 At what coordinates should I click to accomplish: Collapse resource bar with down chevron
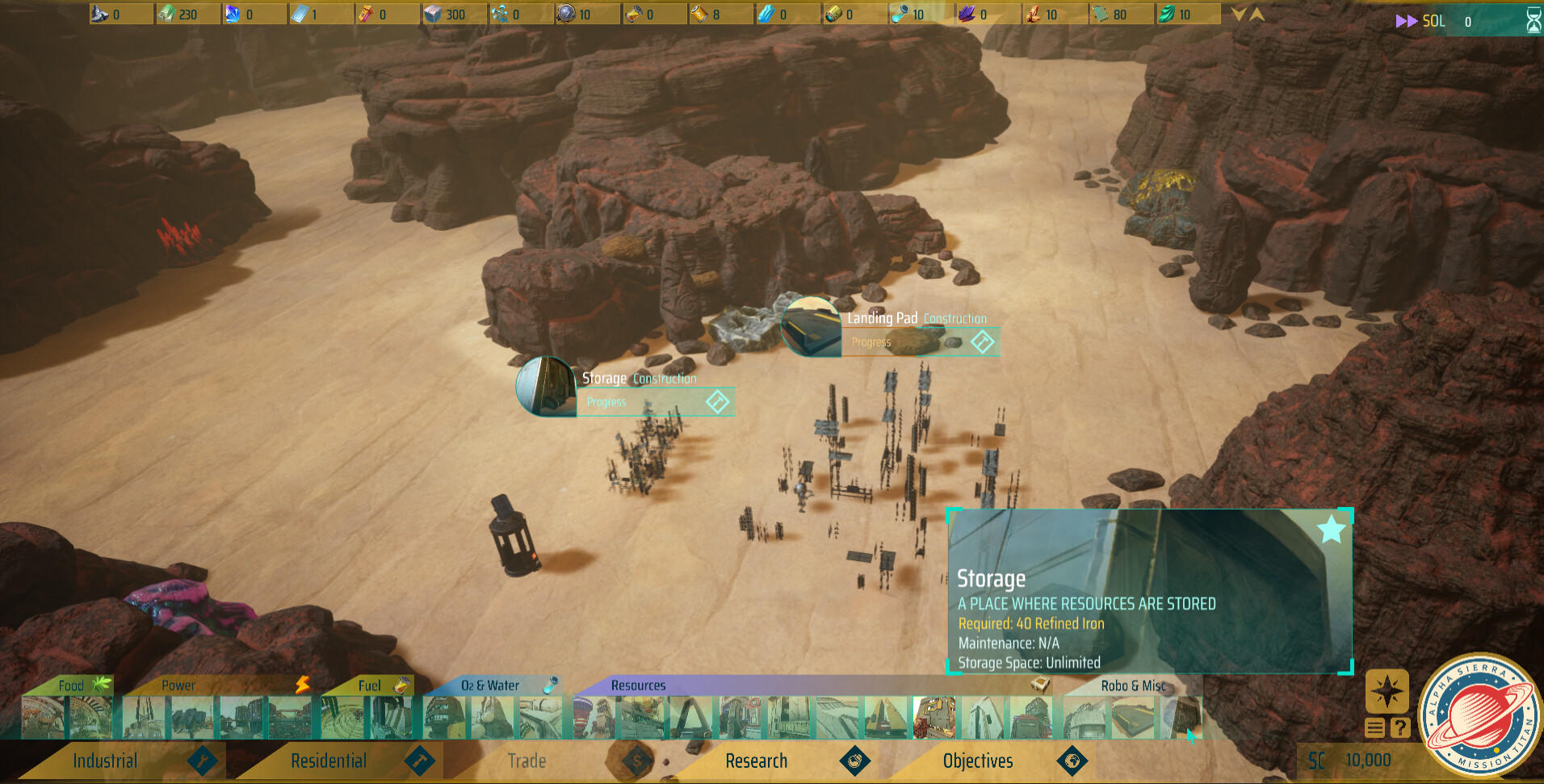click(1239, 15)
